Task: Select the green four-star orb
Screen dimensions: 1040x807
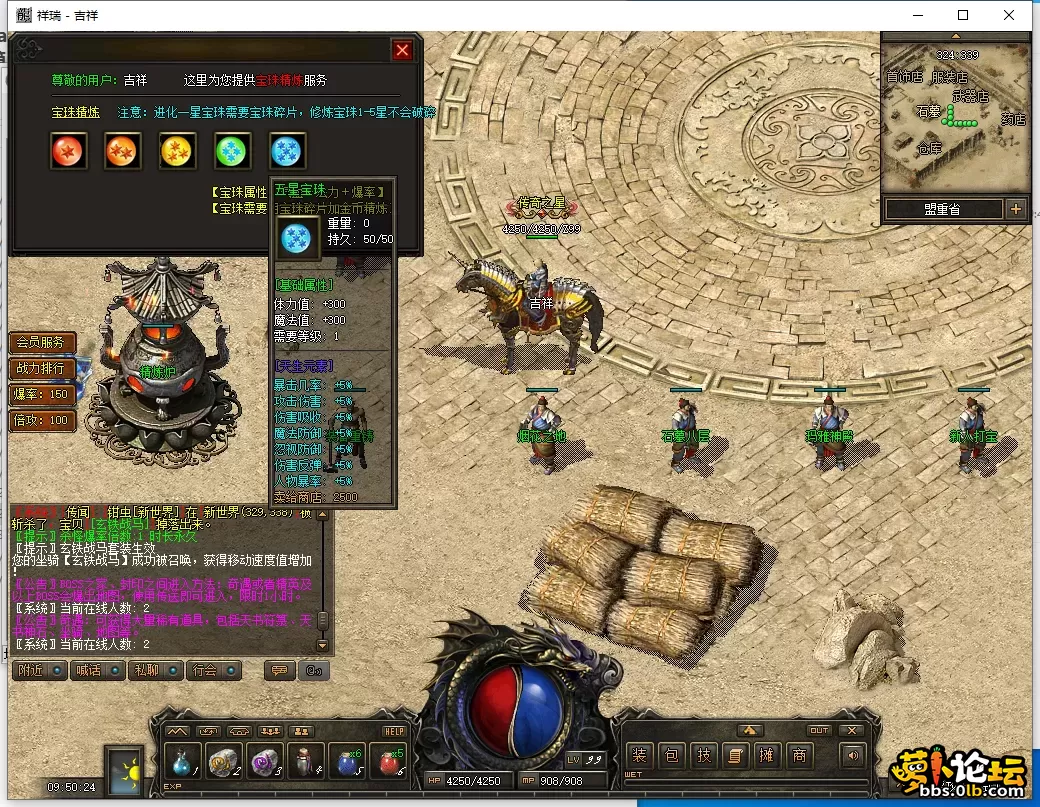Action: [233, 151]
